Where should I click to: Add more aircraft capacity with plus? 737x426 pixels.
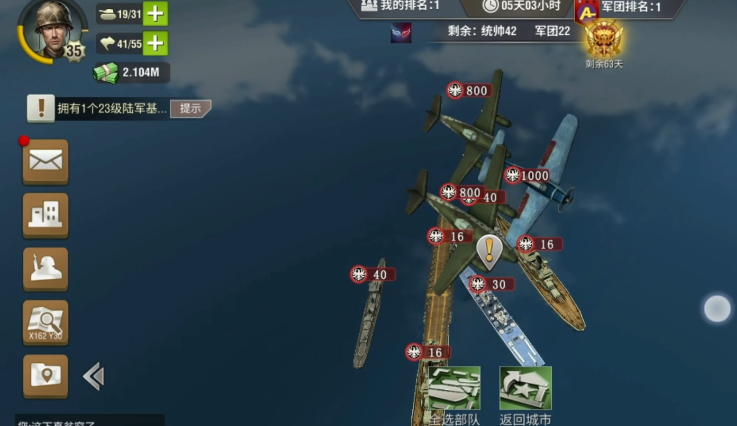pyautogui.click(x=155, y=43)
